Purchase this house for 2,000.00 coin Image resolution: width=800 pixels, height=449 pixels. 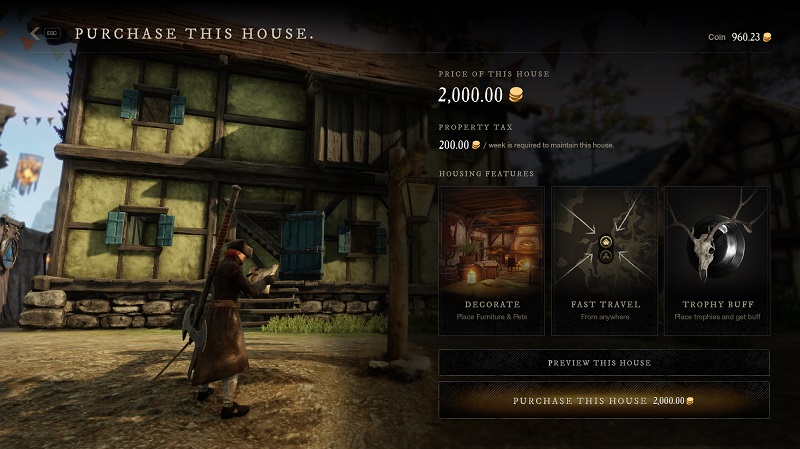(x=603, y=400)
